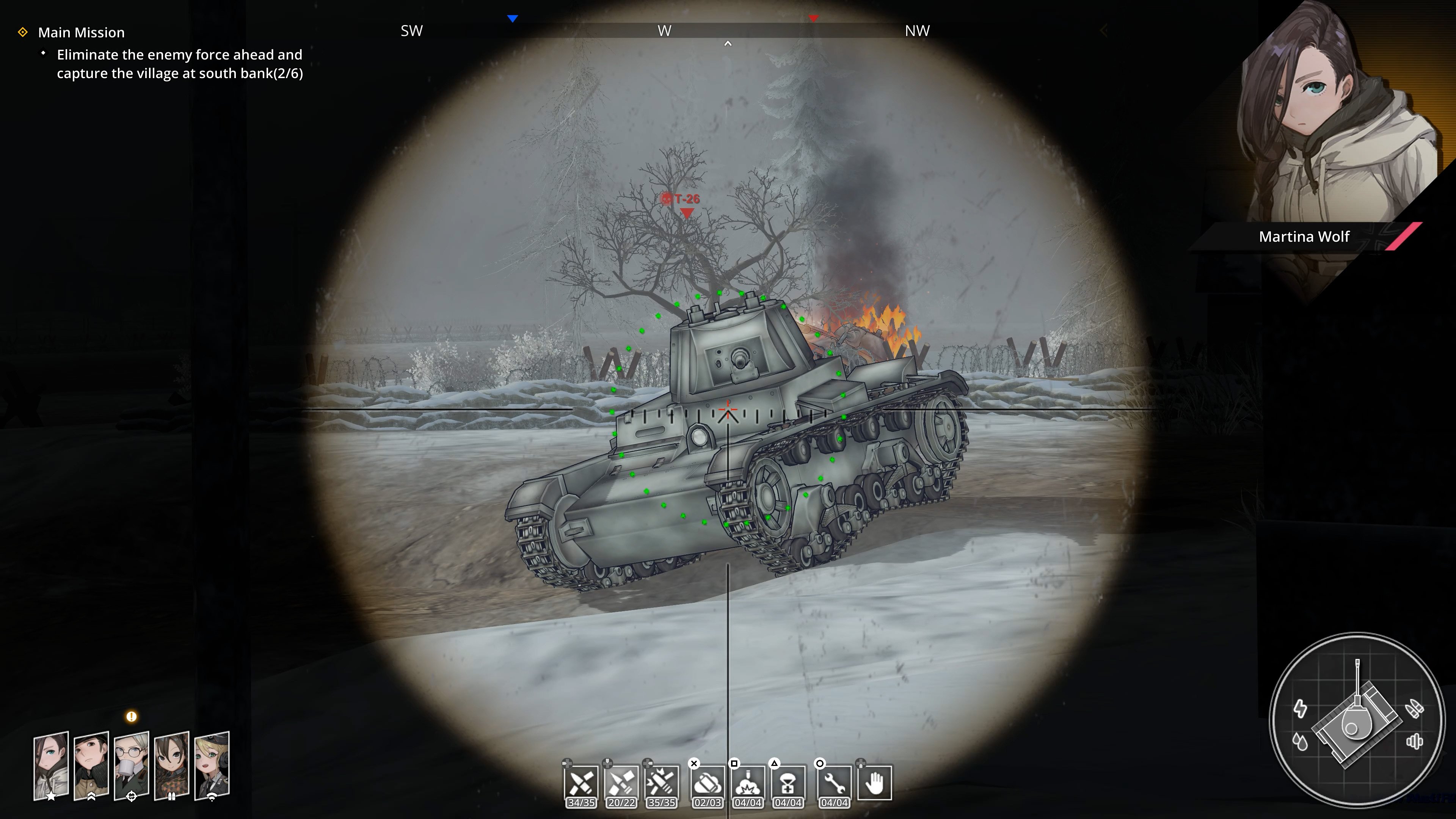Open the Main Mission header
This screenshot has height=819, width=1456.
click(81, 32)
